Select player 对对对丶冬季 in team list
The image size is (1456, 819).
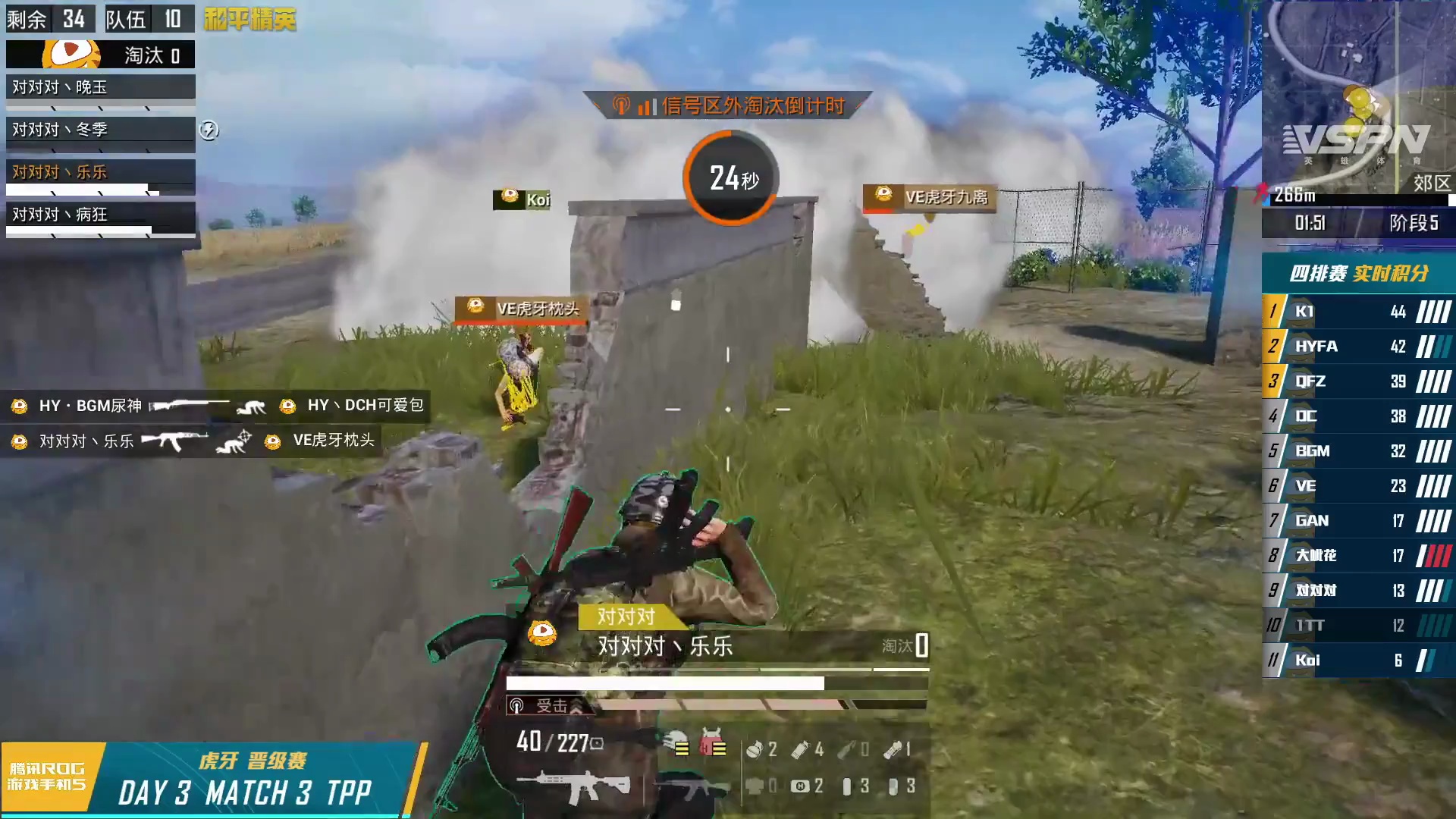100,130
